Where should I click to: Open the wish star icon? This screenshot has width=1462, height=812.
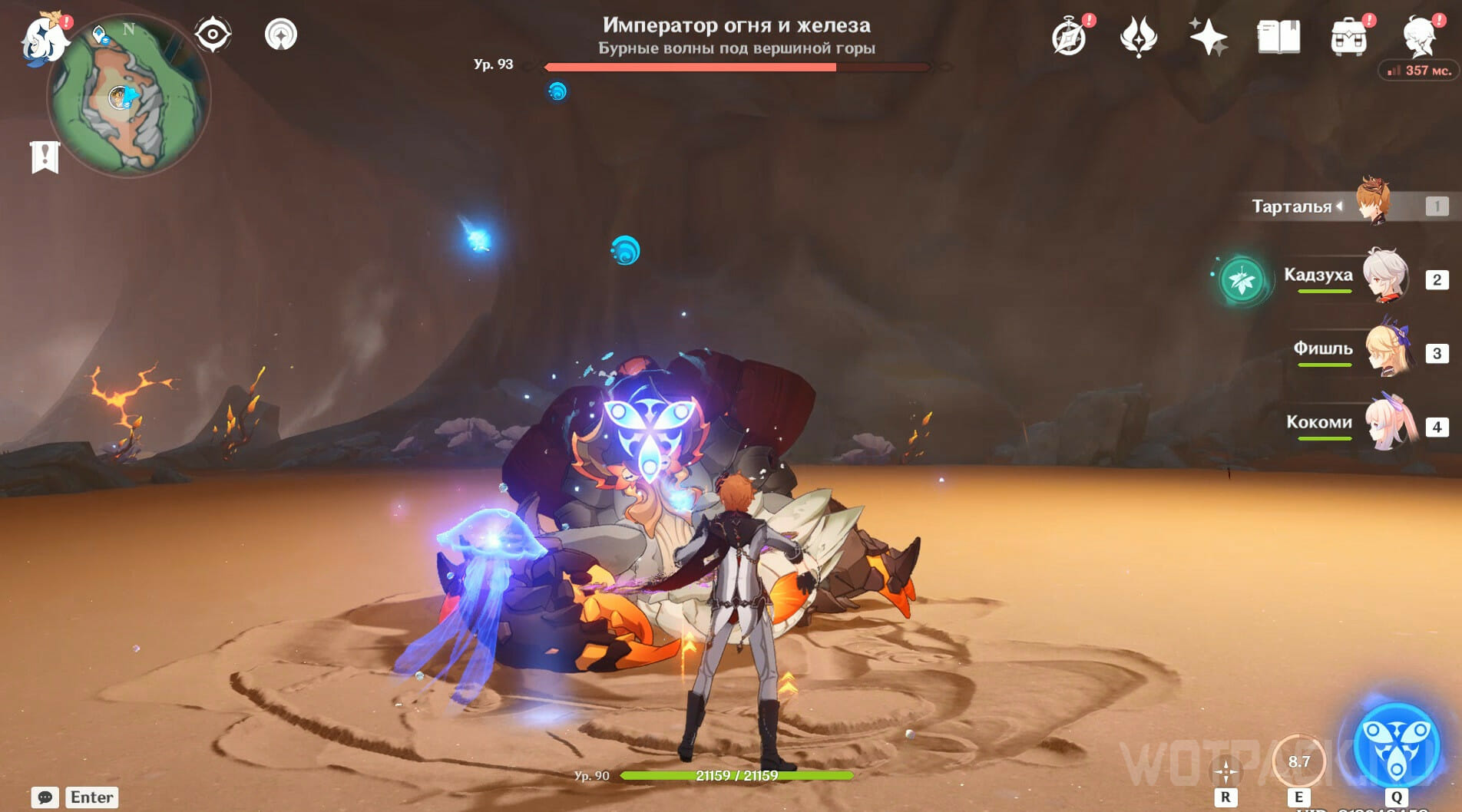pyautogui.click(x=1207, y=37)
